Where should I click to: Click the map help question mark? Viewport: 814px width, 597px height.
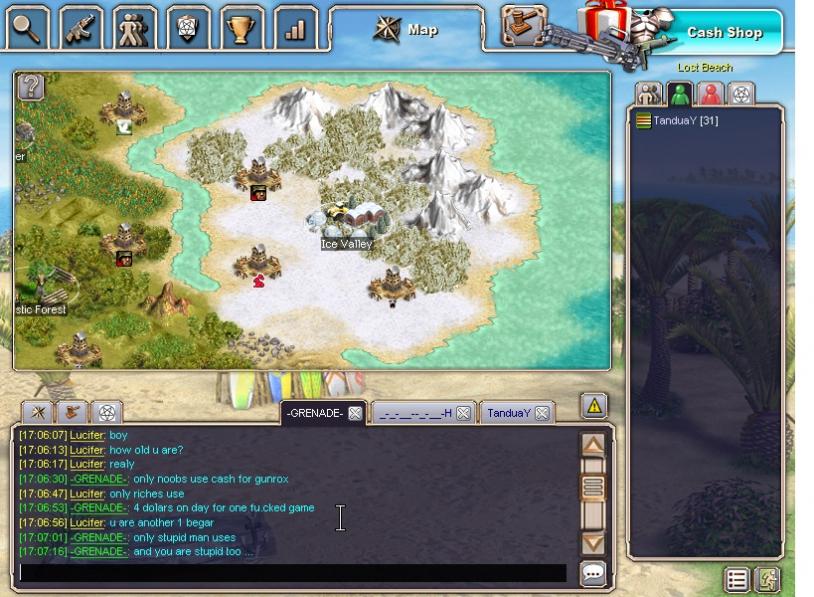(31, 87)
